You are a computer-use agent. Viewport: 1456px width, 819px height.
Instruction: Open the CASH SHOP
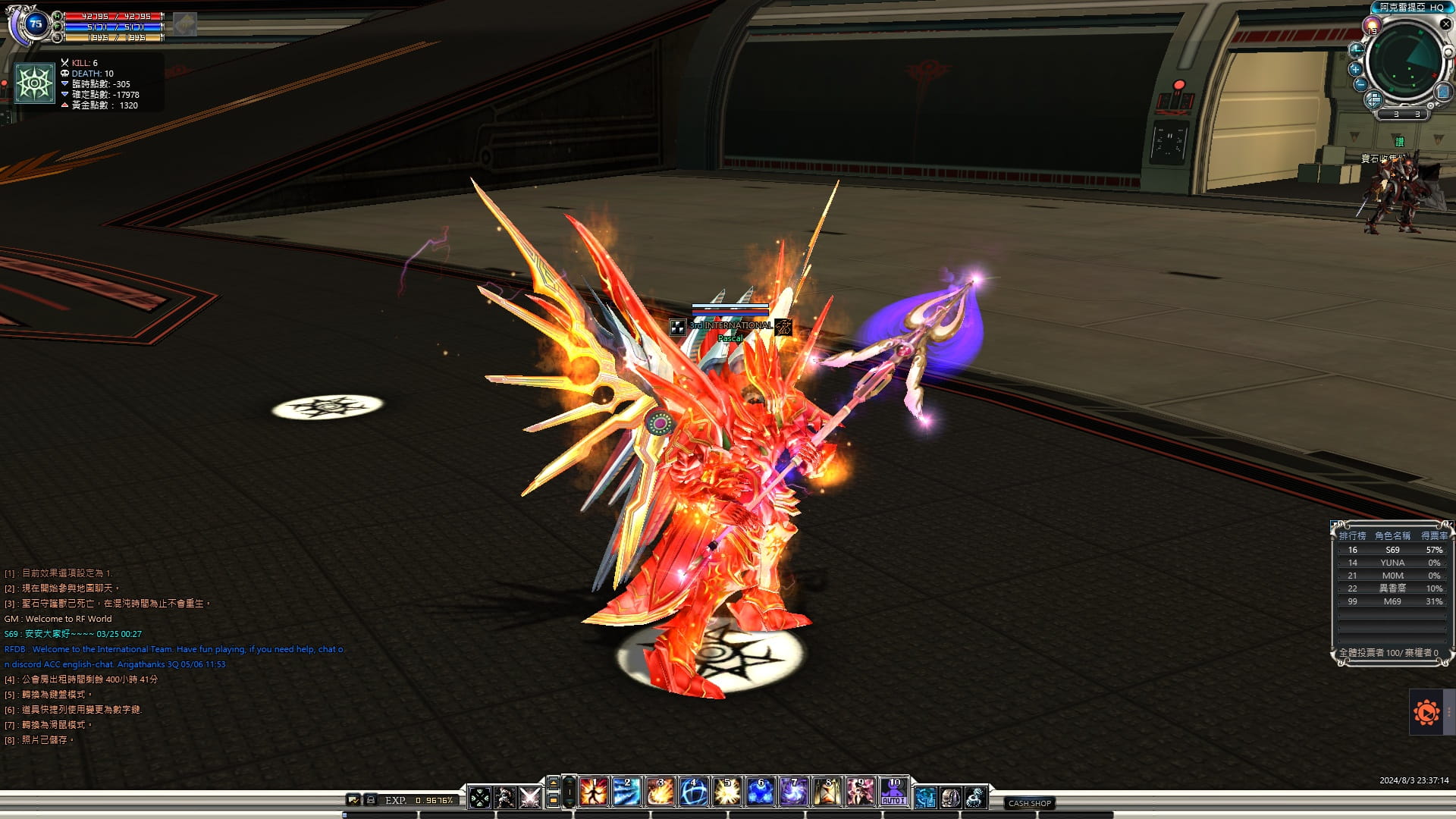pos(1029,803)
